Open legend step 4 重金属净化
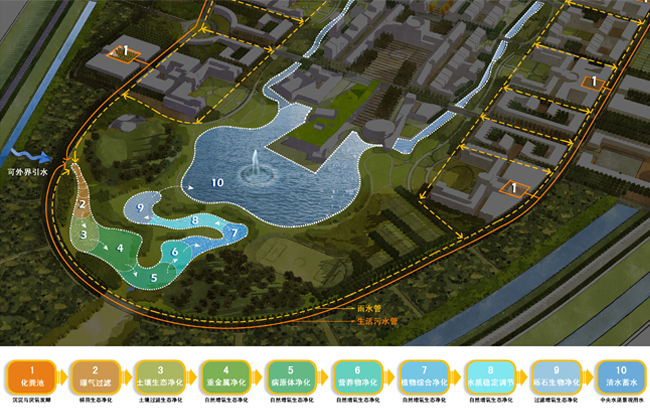Image resolution: width=650 pixels, height=410 pixels. [225, 376]
